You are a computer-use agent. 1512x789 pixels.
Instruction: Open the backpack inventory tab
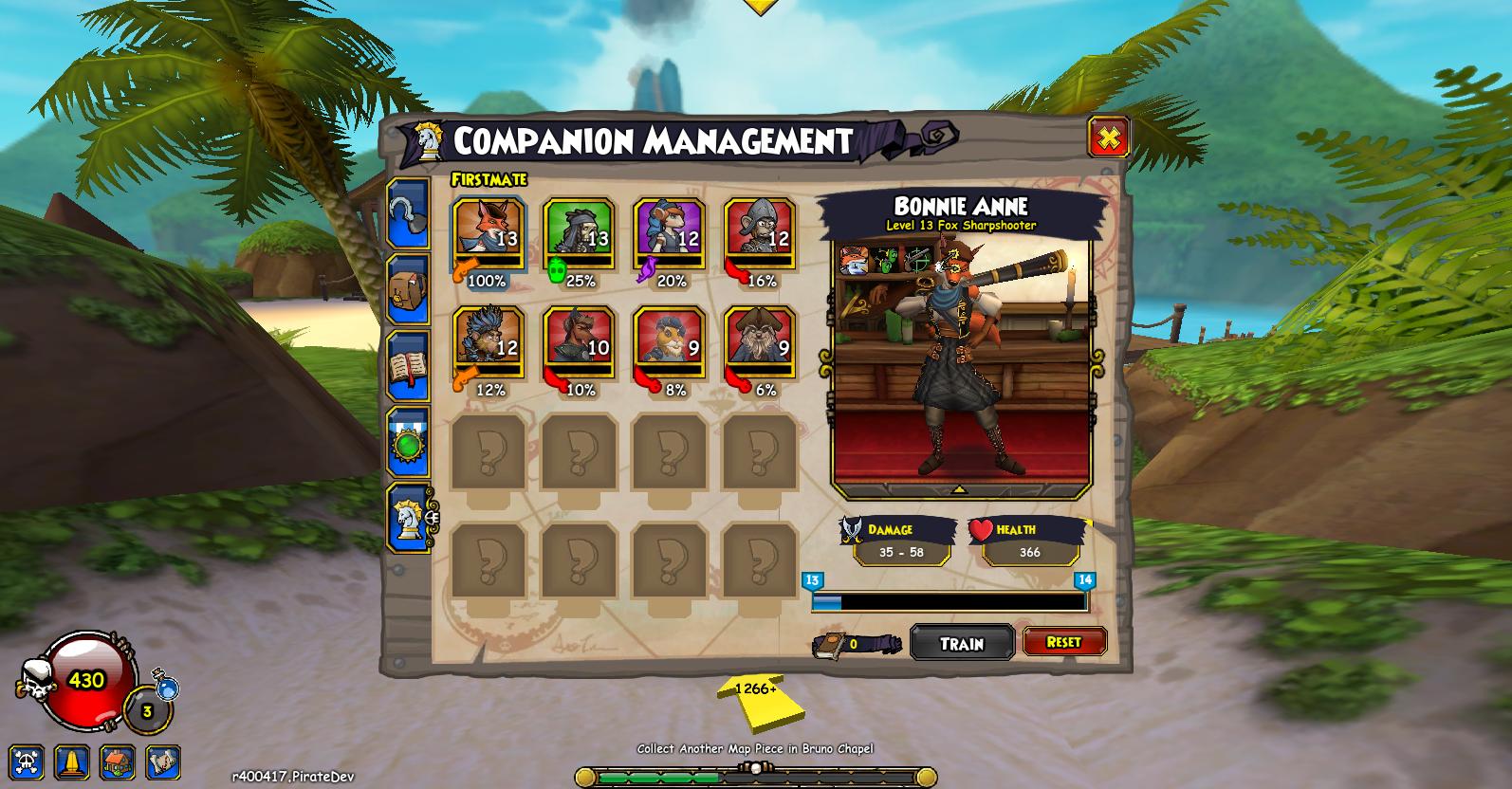pyautogui.click(x=408, y=289)
